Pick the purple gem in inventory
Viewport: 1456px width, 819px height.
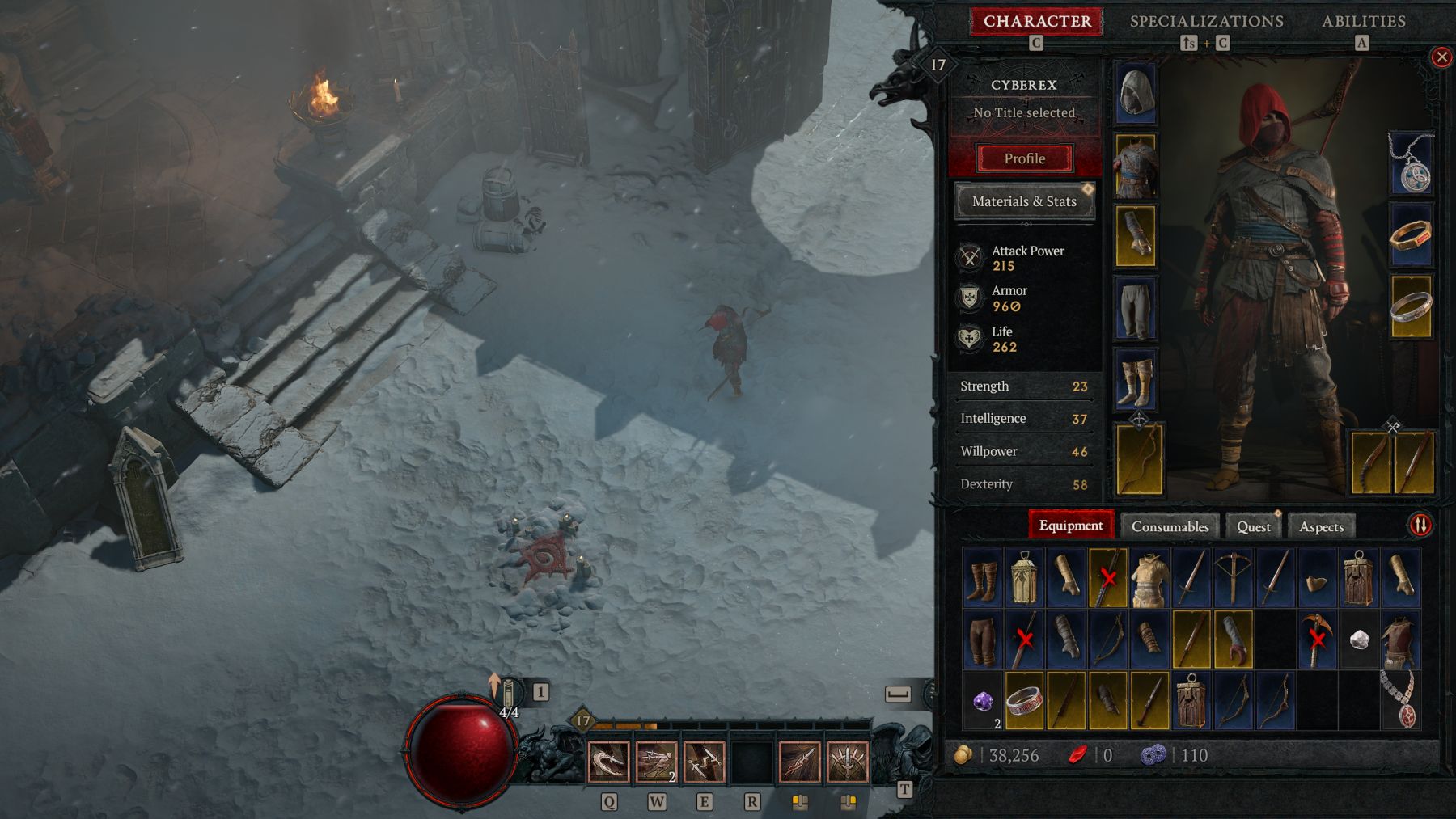click(x=983, y=701)
